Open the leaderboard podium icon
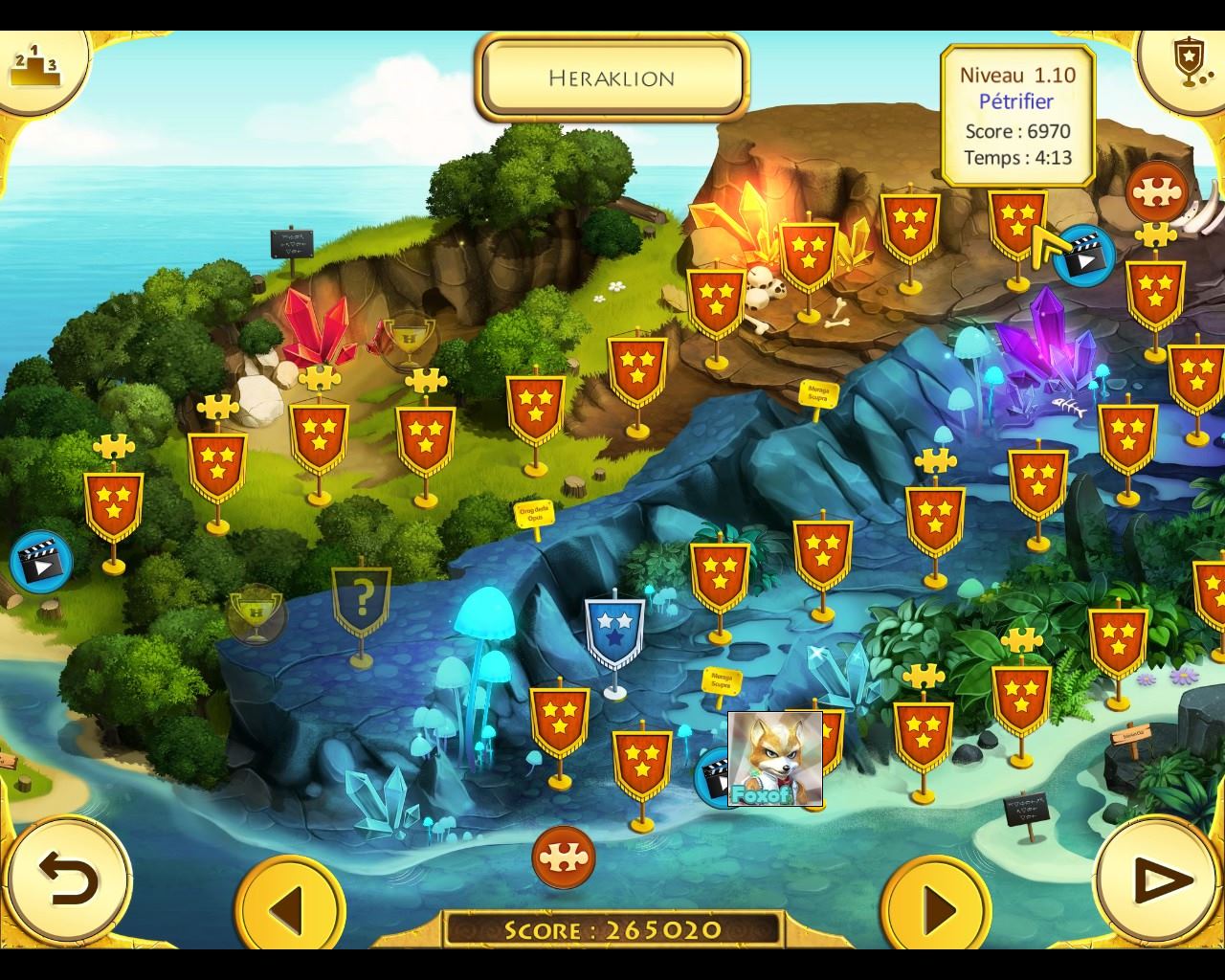The width and height of the screenshot is (1225, 980). tap(34, 65)
